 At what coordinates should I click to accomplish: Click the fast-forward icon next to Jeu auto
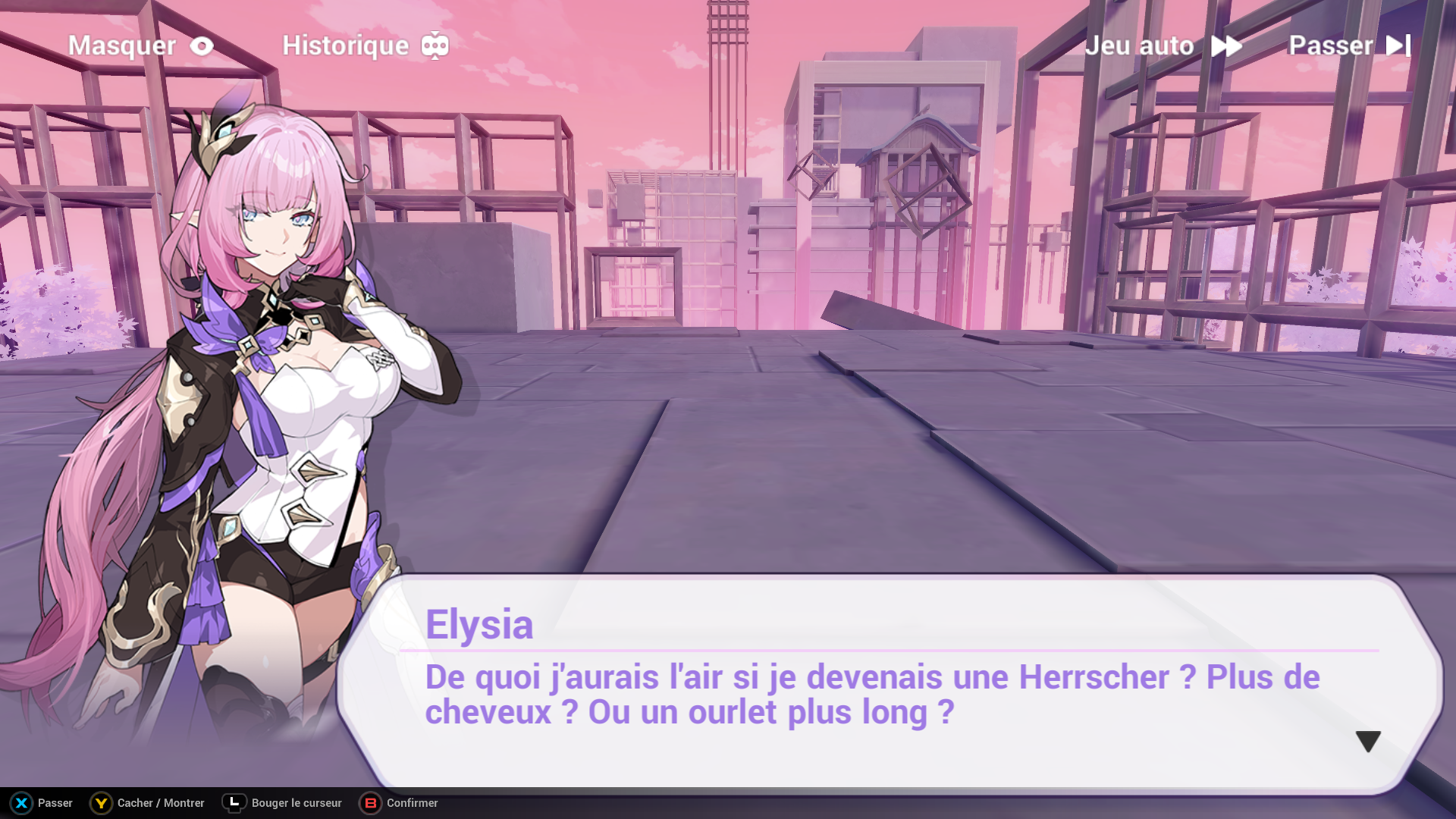click(x=1227, y=45)
